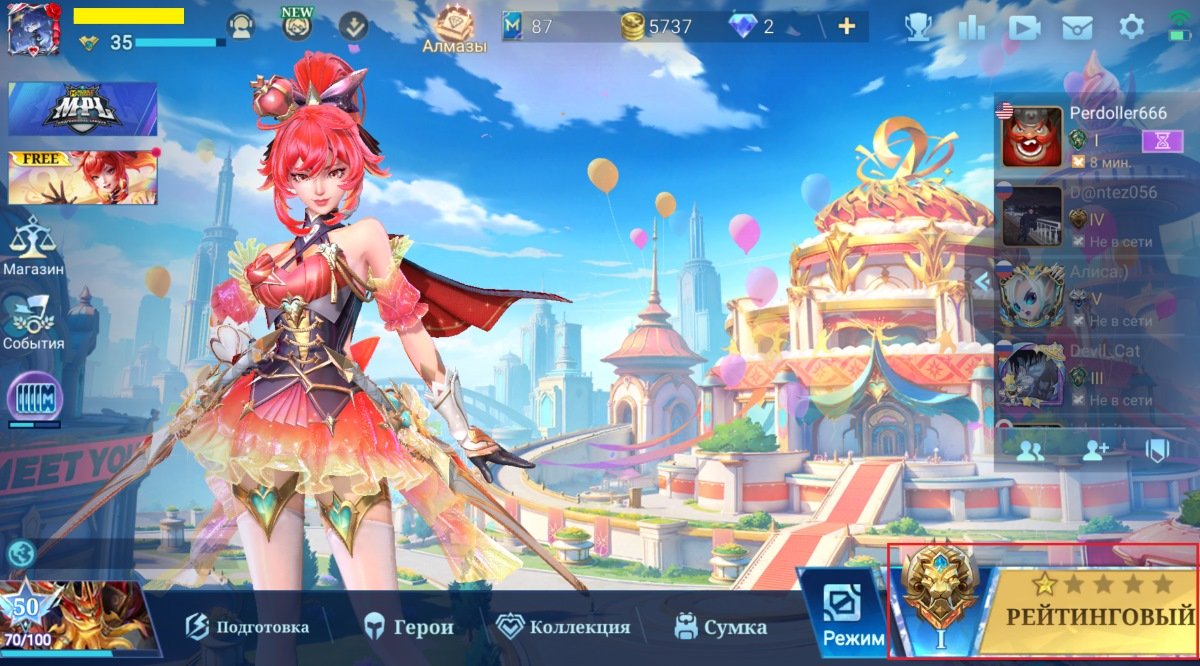Add diamonds with the plus button
This screenshot has height=666, width=1200.
(846, 27)
